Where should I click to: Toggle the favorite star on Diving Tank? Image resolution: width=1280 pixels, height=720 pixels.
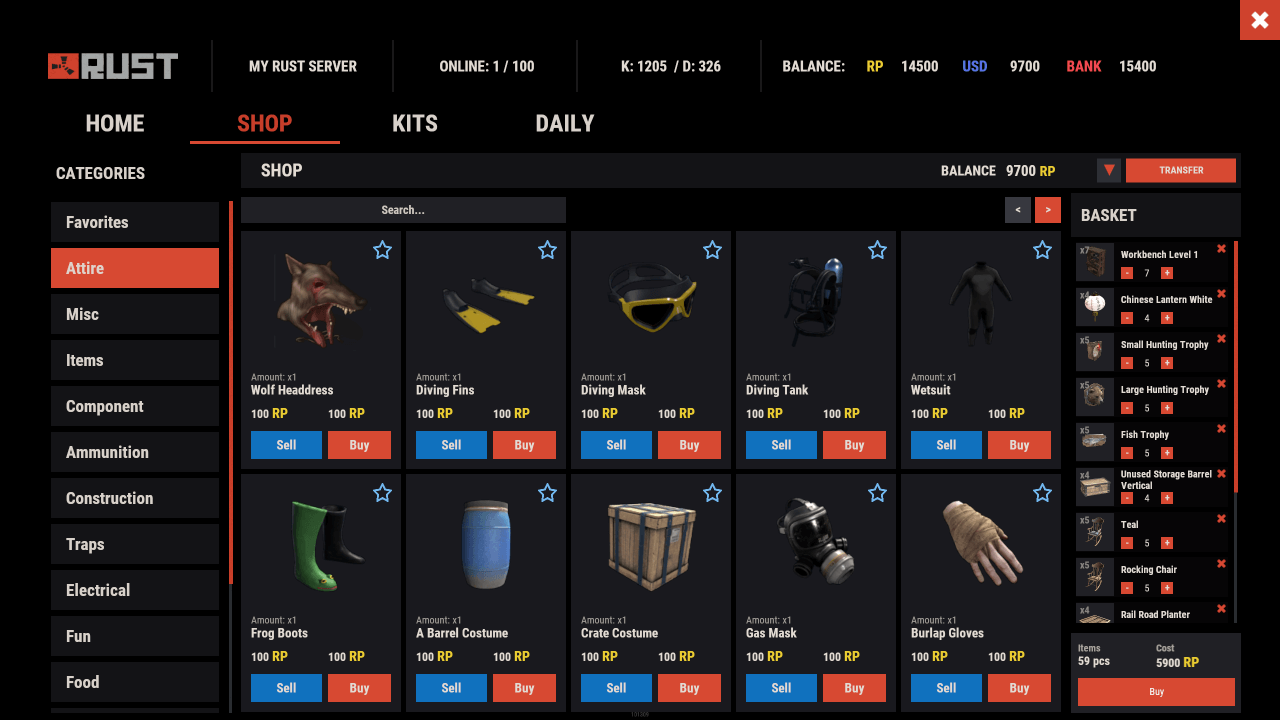[x=877, y=250]
